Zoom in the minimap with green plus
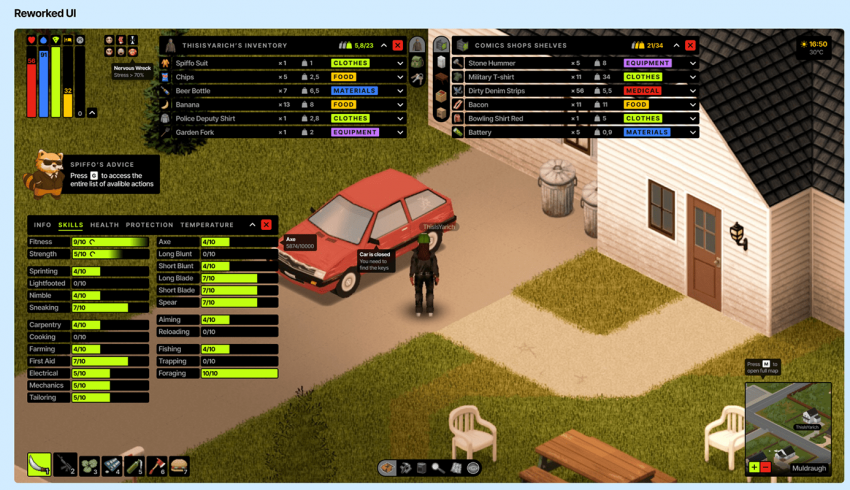This screenshot has width=850, height=490. click(754, 467)
